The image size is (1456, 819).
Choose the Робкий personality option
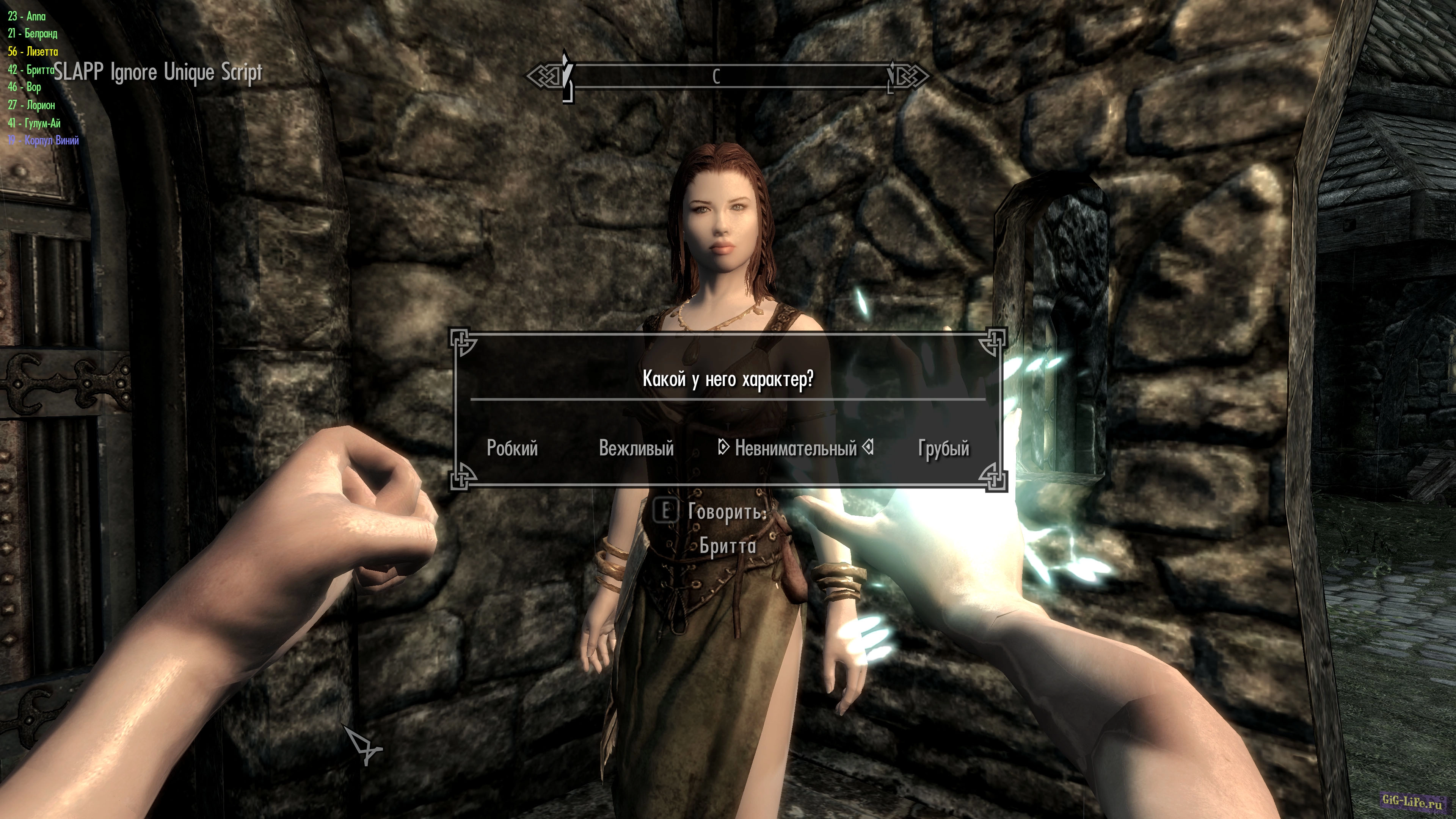click(x=512, y=448)
